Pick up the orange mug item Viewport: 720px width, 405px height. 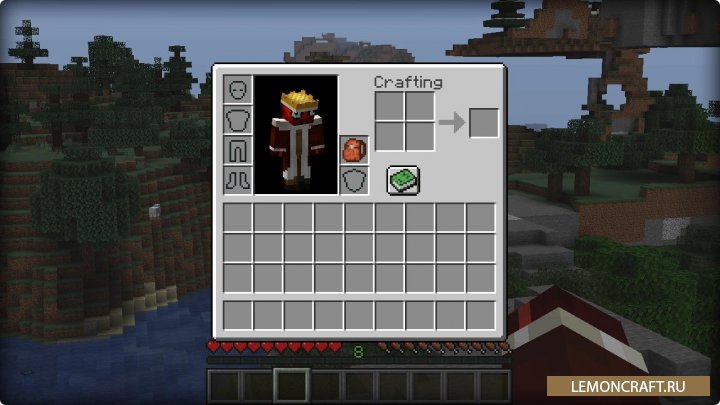(x=353, y=150)
